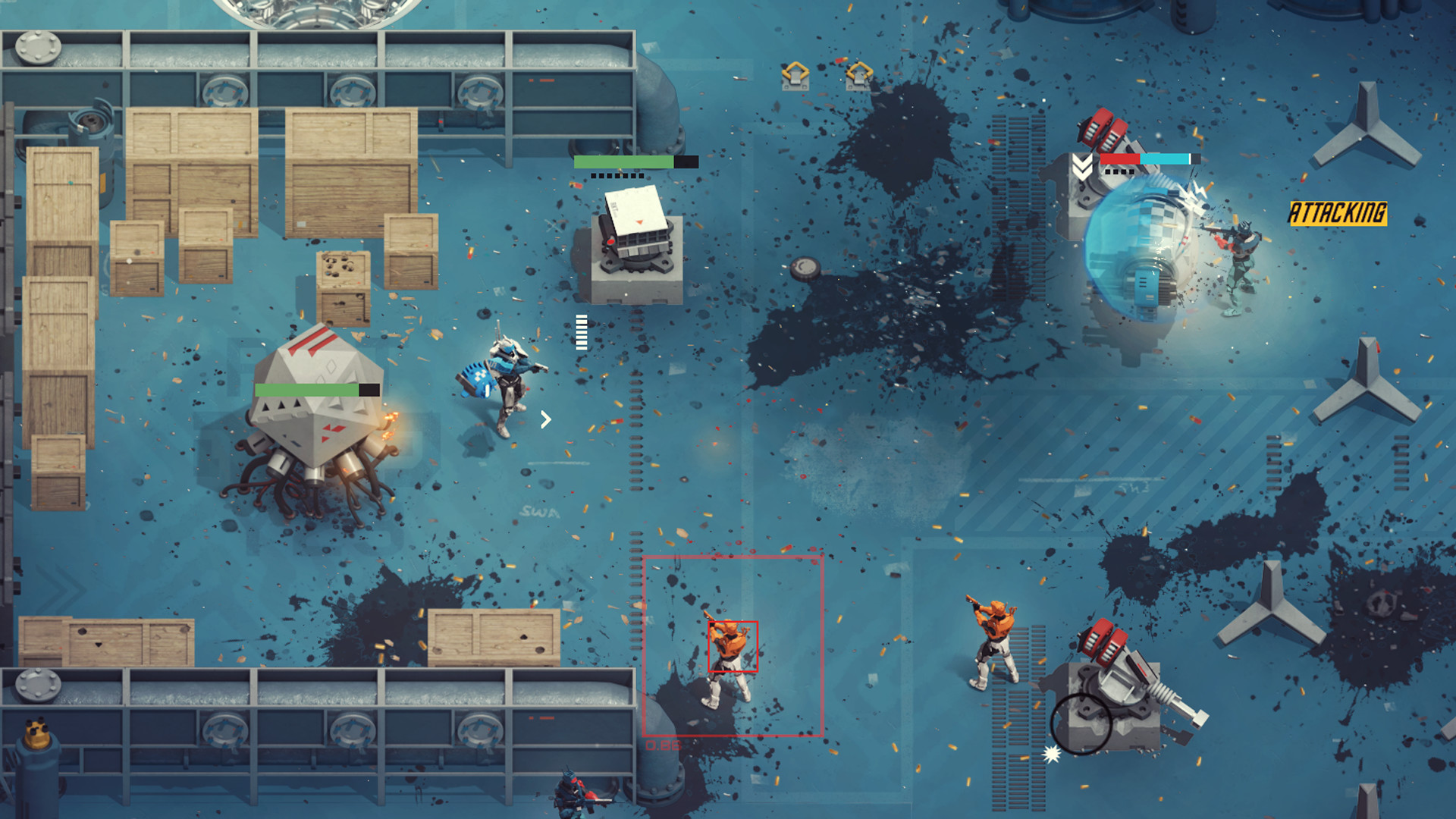
Task: Click the ATTACKING status label
Action: (1337, 213)
